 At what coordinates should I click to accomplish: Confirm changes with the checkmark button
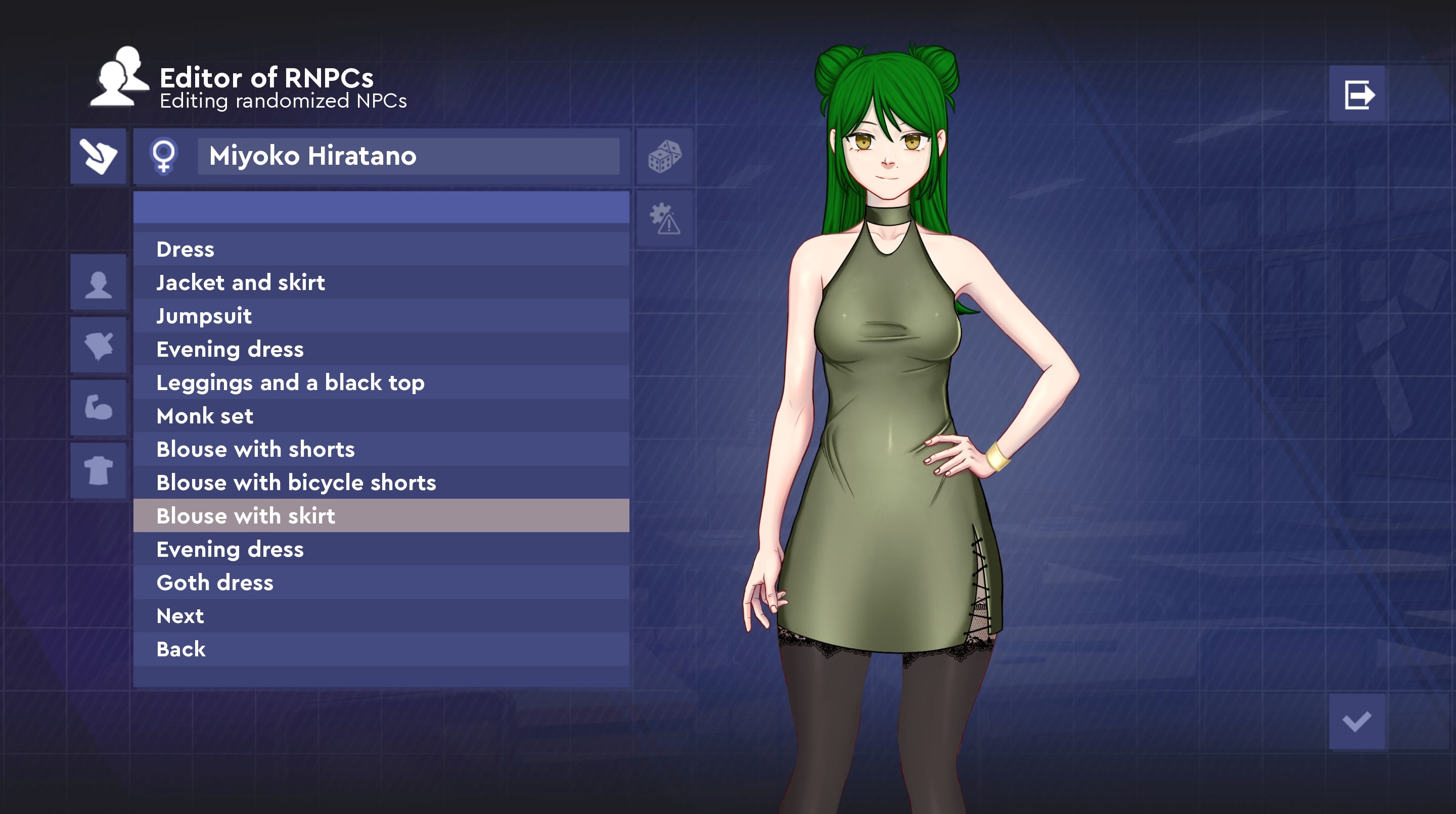tap(1356, 722)
